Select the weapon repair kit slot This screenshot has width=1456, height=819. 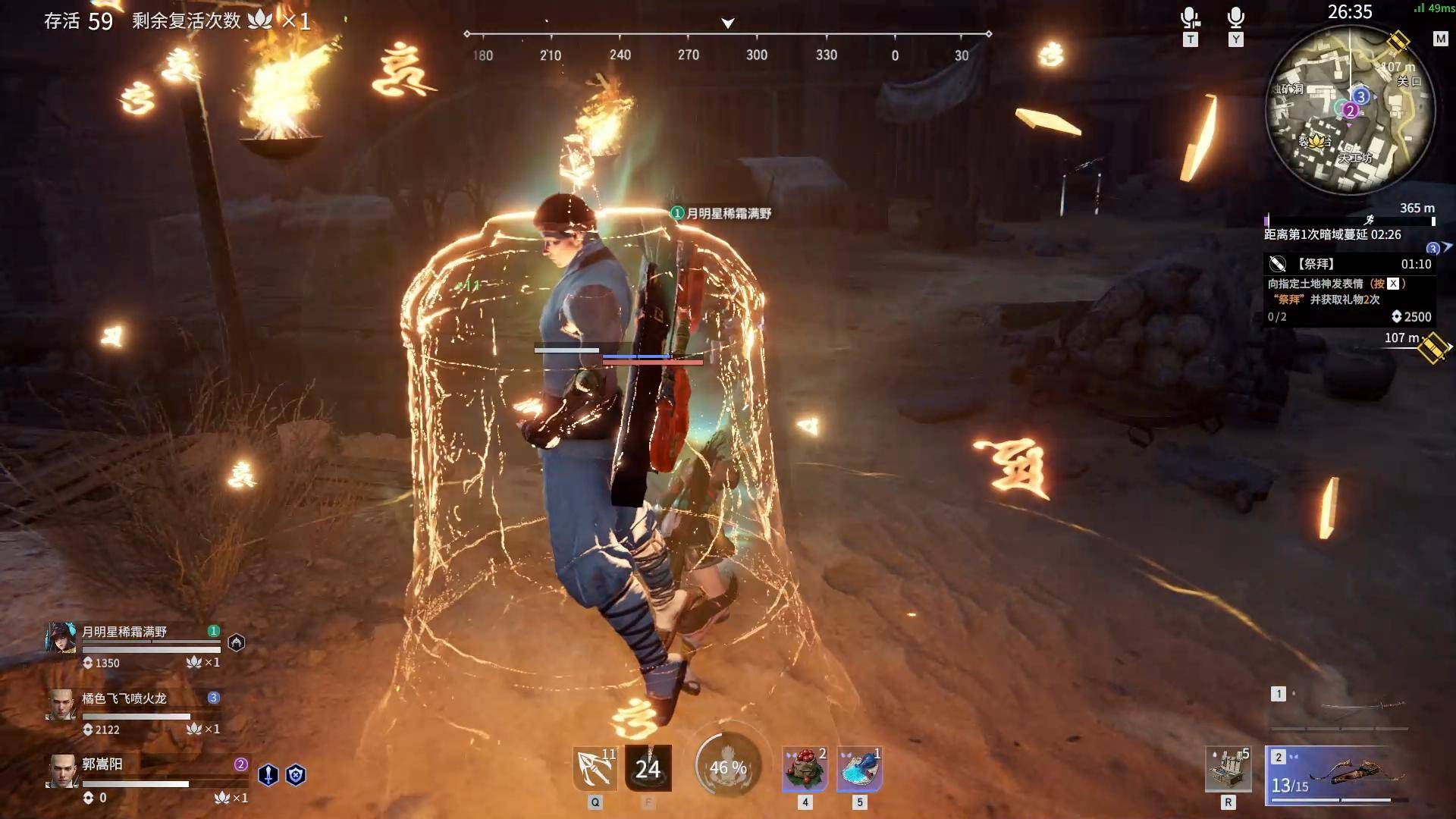[x=1228, y=769]
